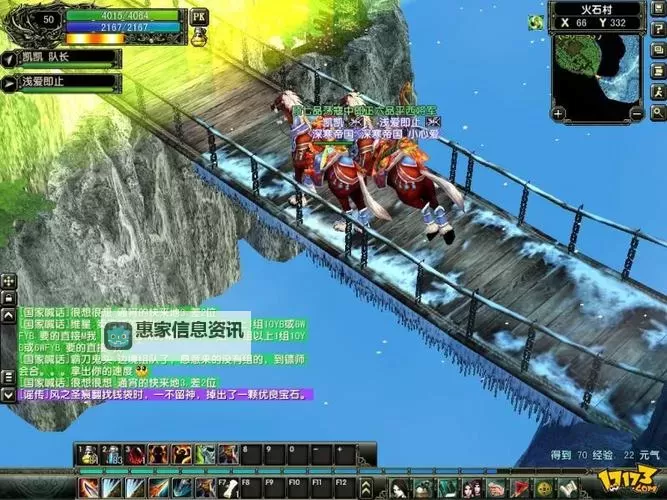Viewport: 667px width, 500px height.
Task: Click the green swirl icon near minimap
Action: click(x=537, y=23)
